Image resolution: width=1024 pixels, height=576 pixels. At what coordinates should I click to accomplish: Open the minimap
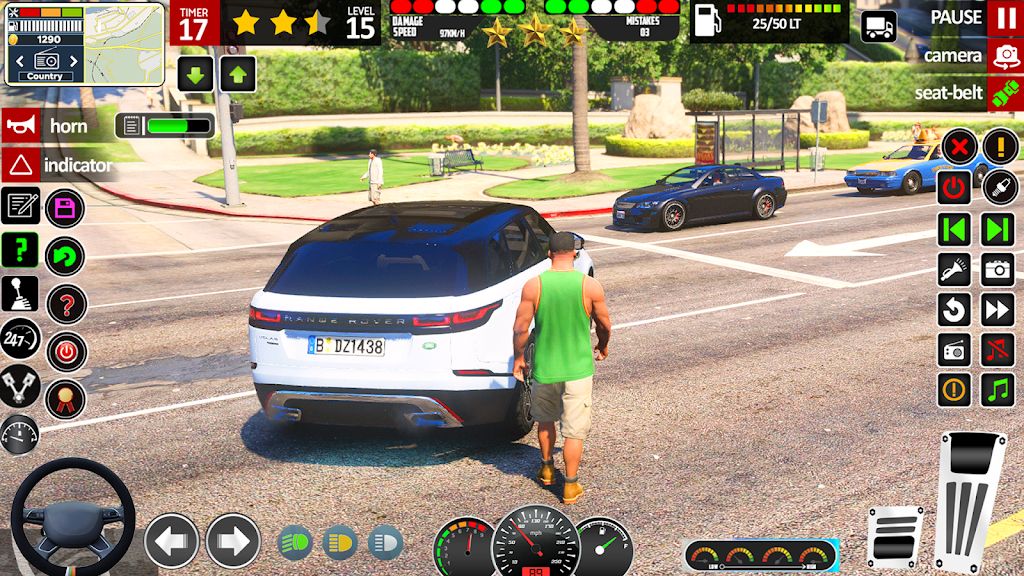[x=124, y=42]
